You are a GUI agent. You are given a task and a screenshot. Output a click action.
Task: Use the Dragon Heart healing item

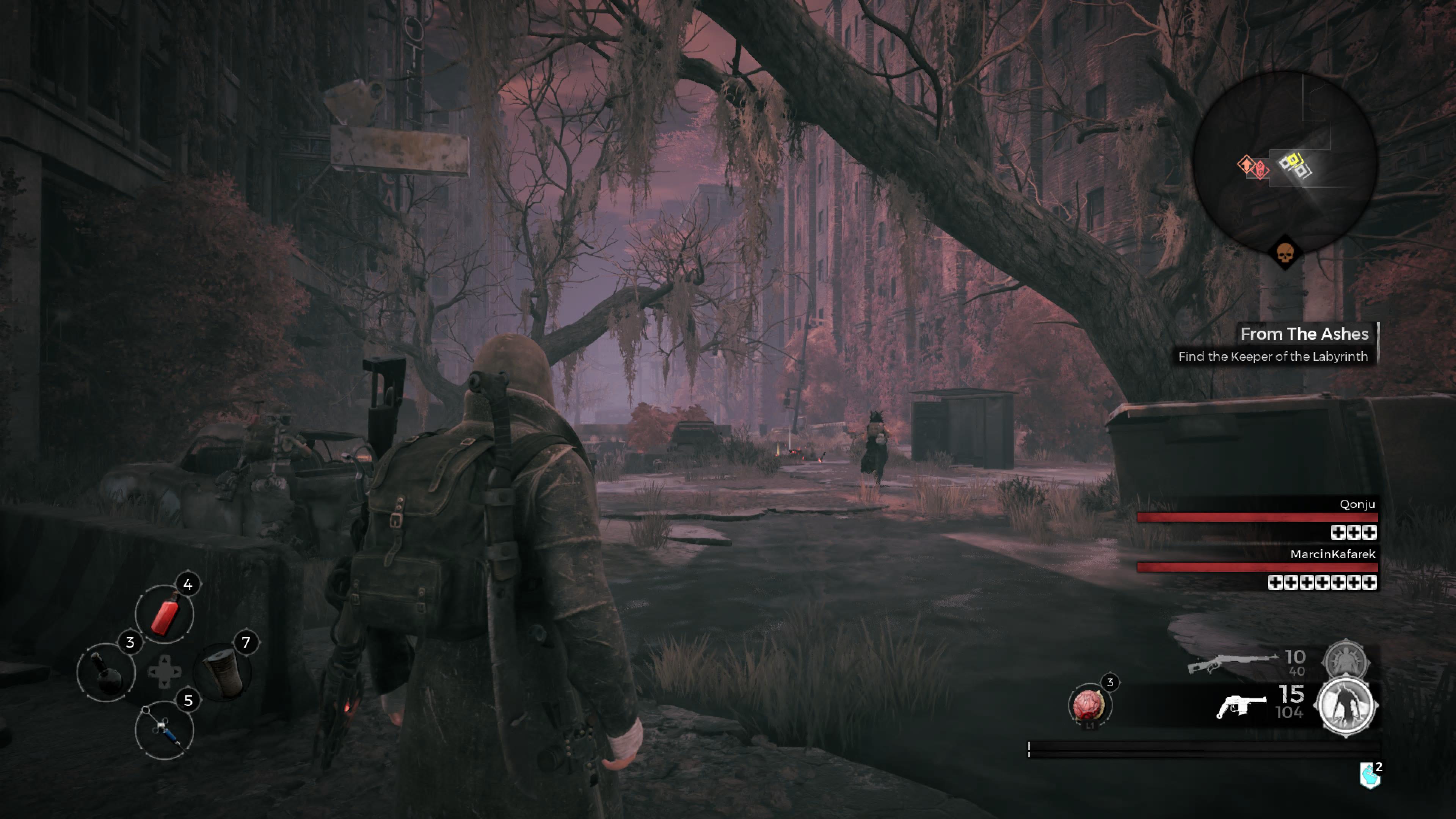(x=1089, y=704)
